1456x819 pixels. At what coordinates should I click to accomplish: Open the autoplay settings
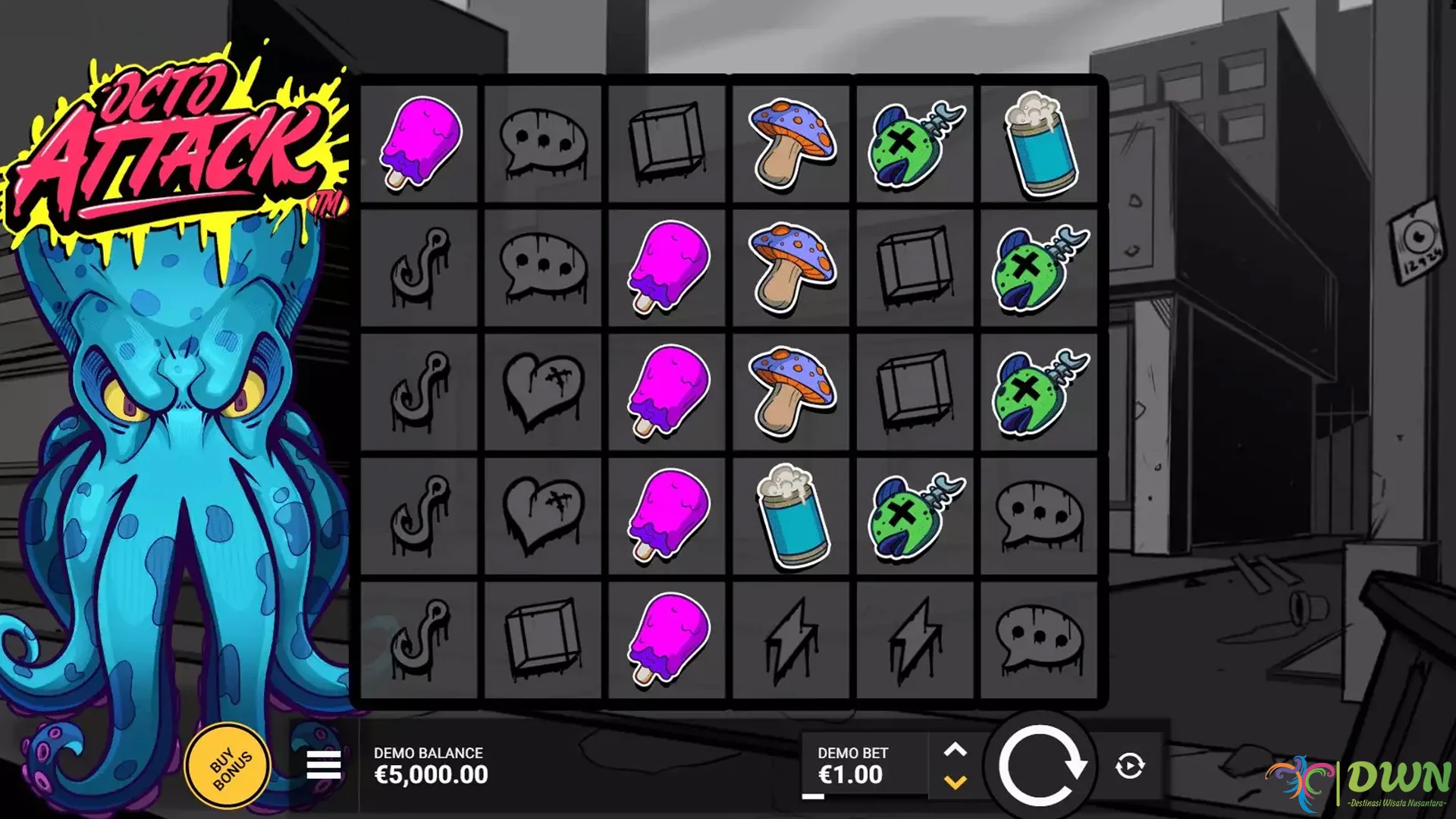pos(1129,766)
